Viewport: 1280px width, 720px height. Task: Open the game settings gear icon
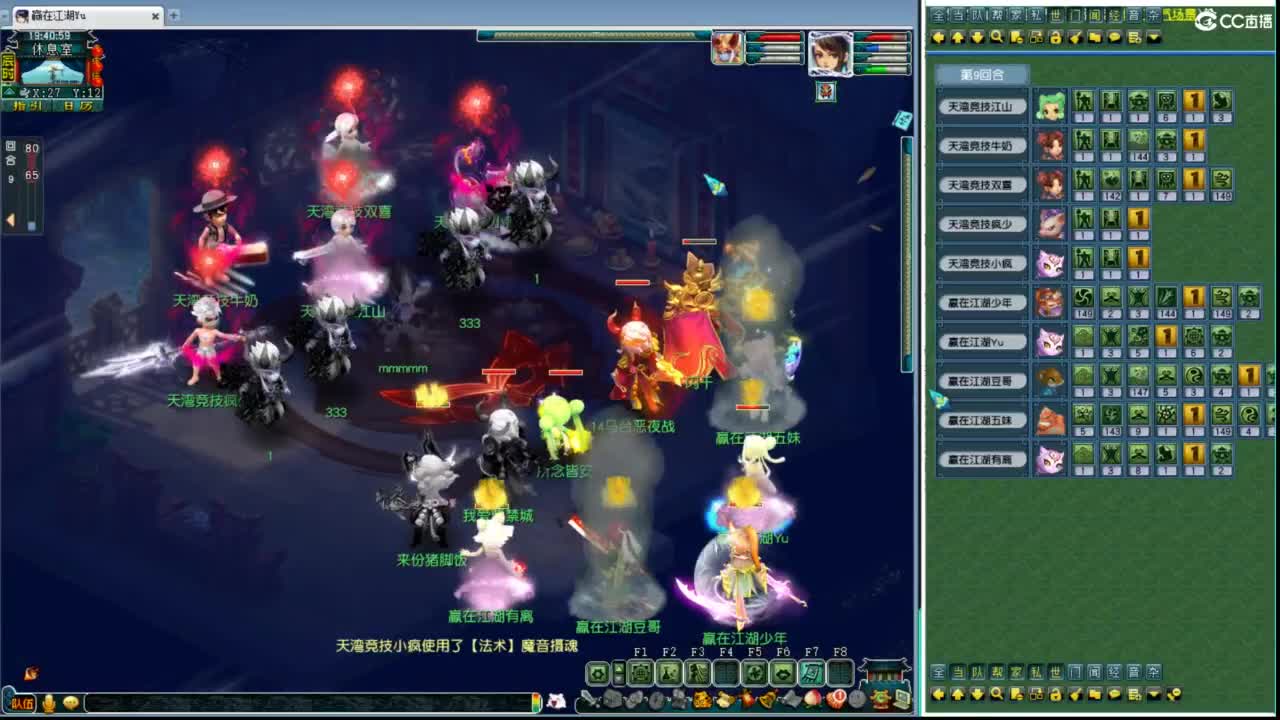click(598, 672)
